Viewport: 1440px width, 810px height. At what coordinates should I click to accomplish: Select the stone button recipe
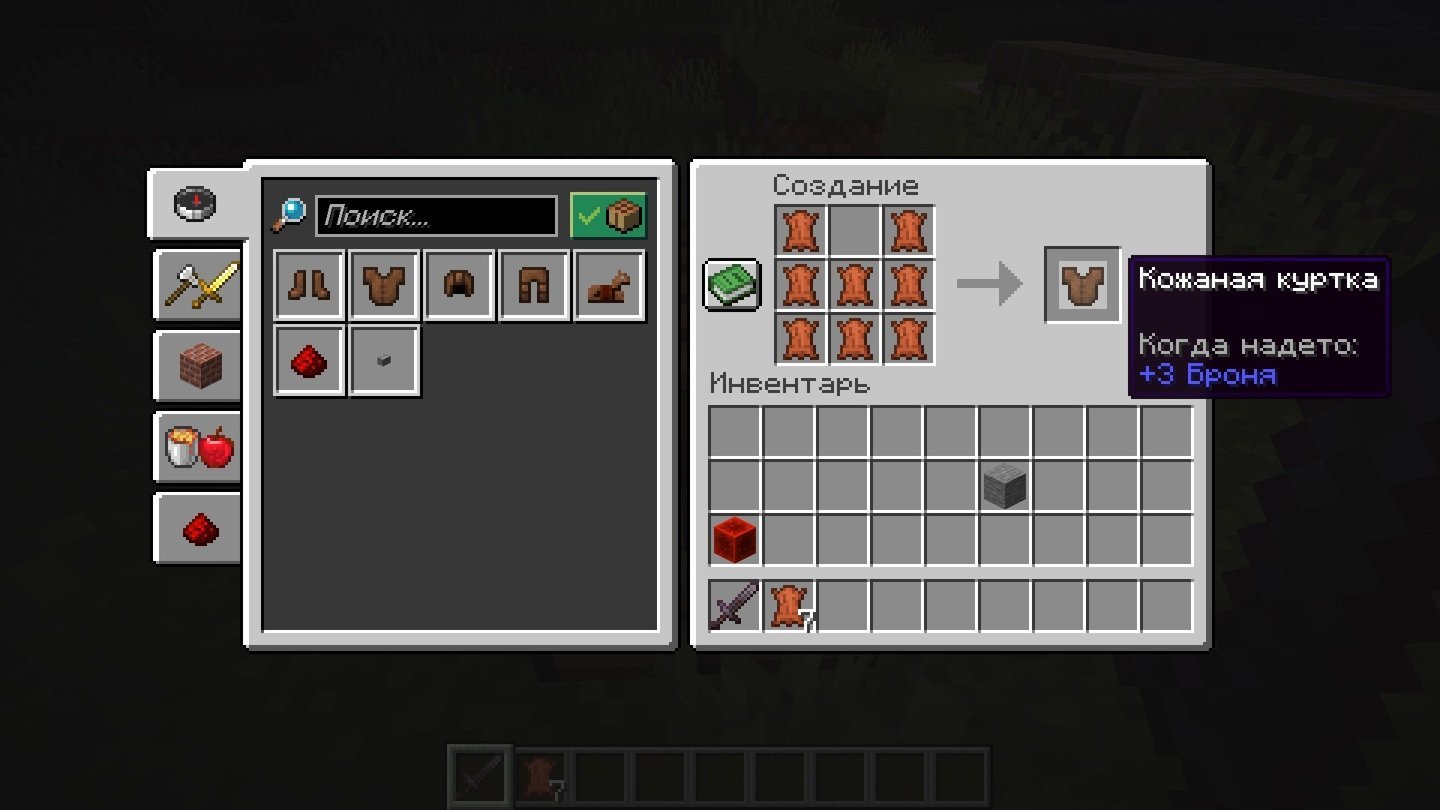click(385, 360)
